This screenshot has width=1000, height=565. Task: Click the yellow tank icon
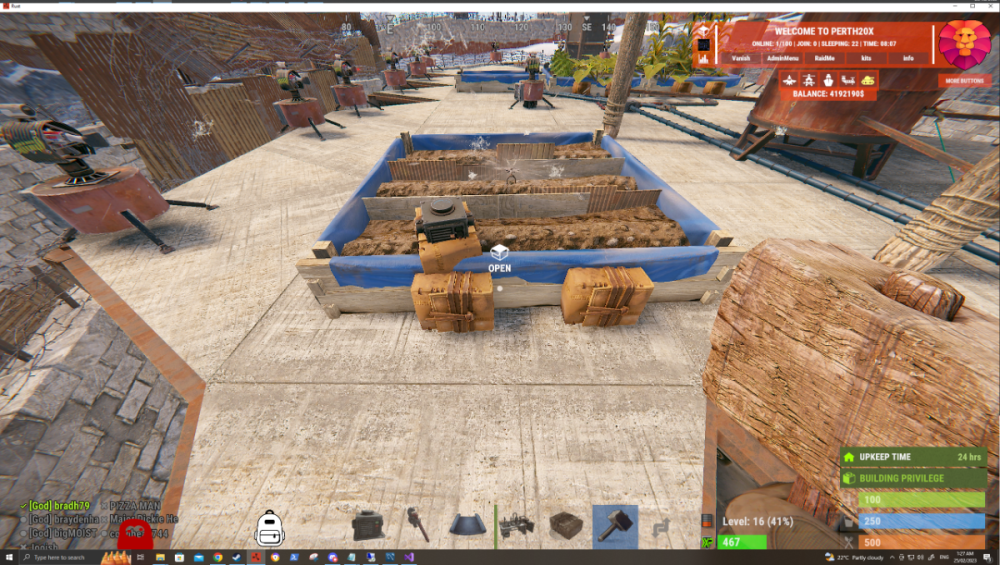pos(867,79)
